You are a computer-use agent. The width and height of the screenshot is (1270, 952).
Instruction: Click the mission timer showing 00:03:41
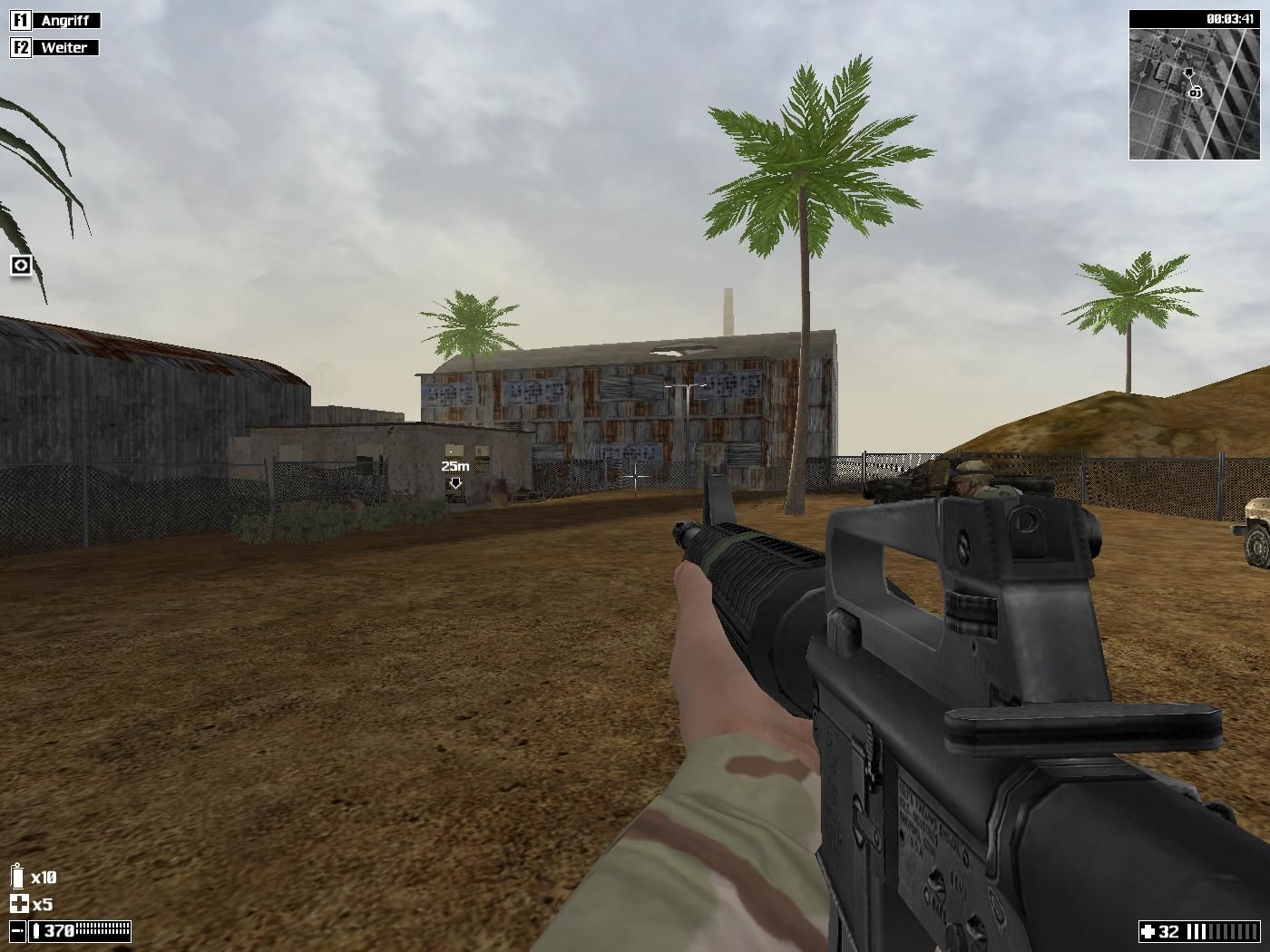(1232, 18)
